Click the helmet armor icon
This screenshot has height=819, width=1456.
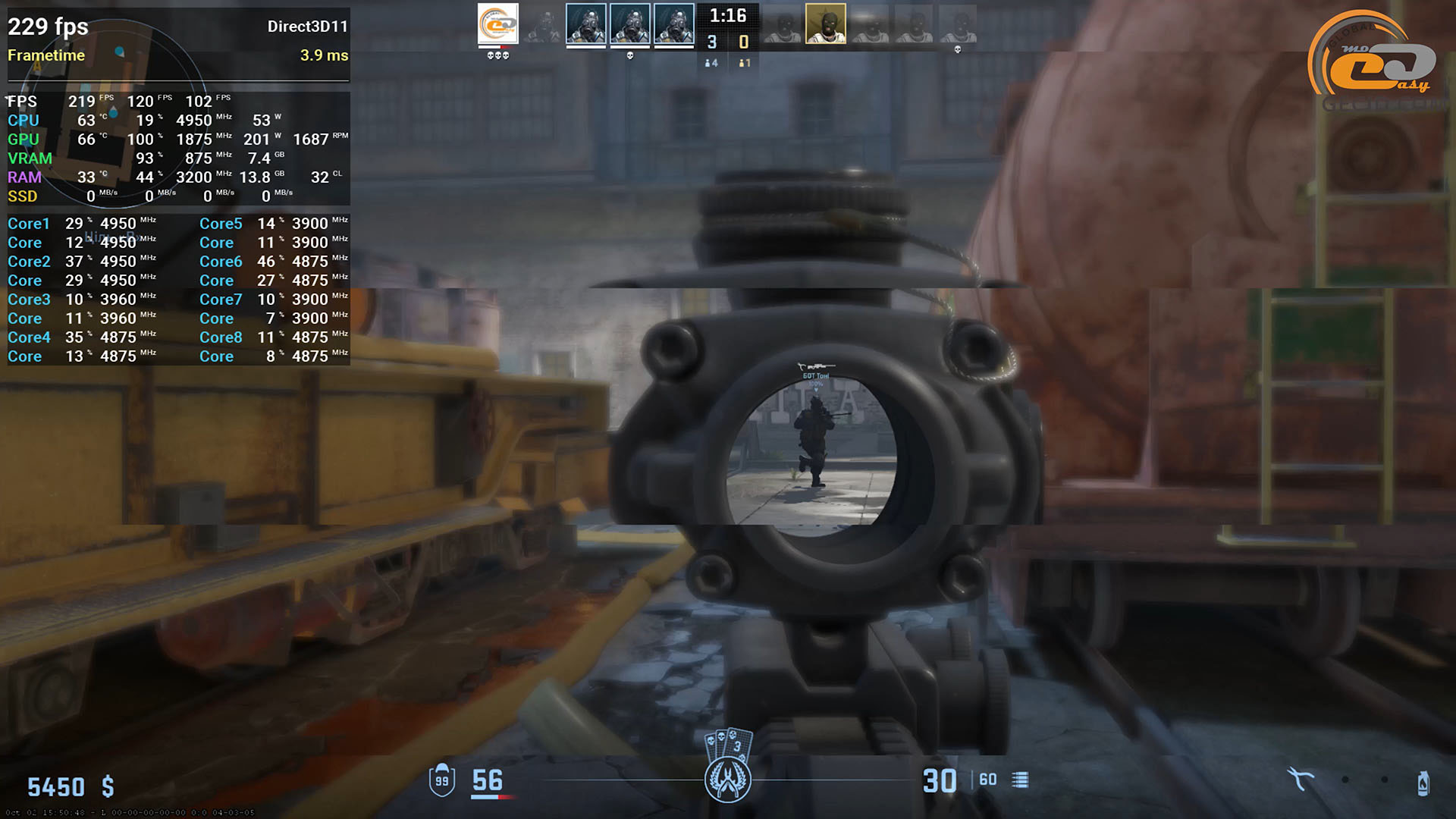tap(442, 780)
